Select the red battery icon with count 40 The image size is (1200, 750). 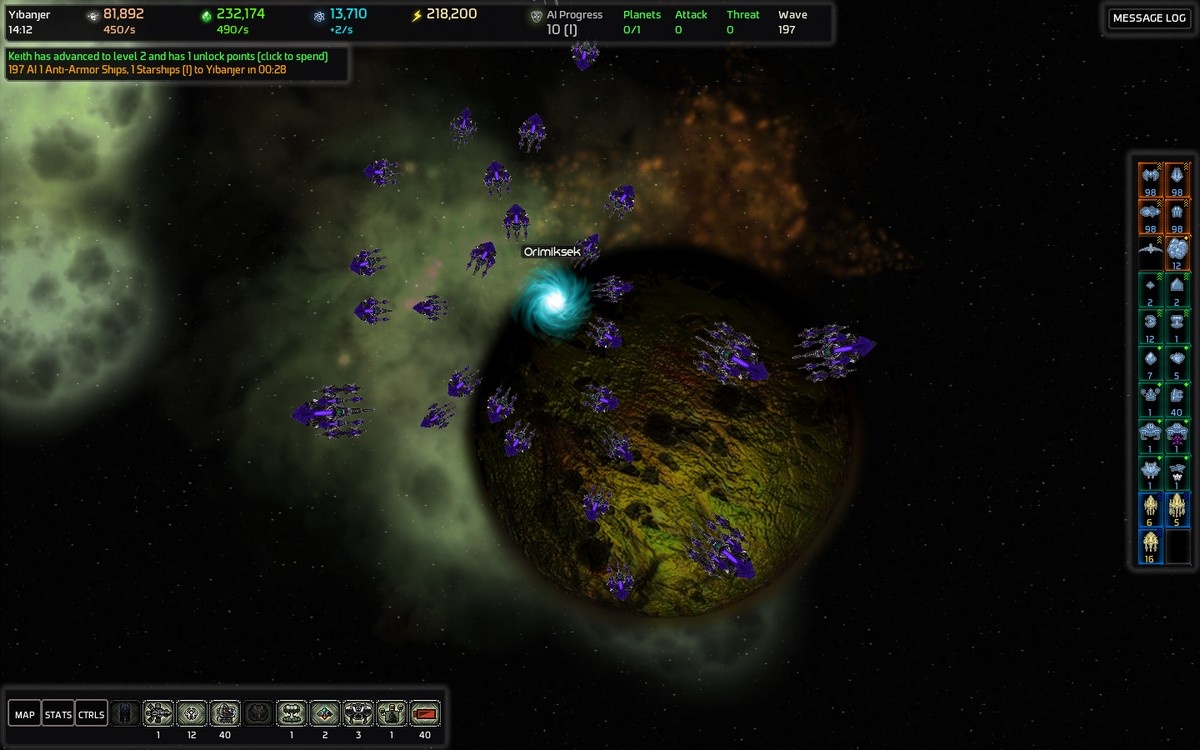coord(425,713)
